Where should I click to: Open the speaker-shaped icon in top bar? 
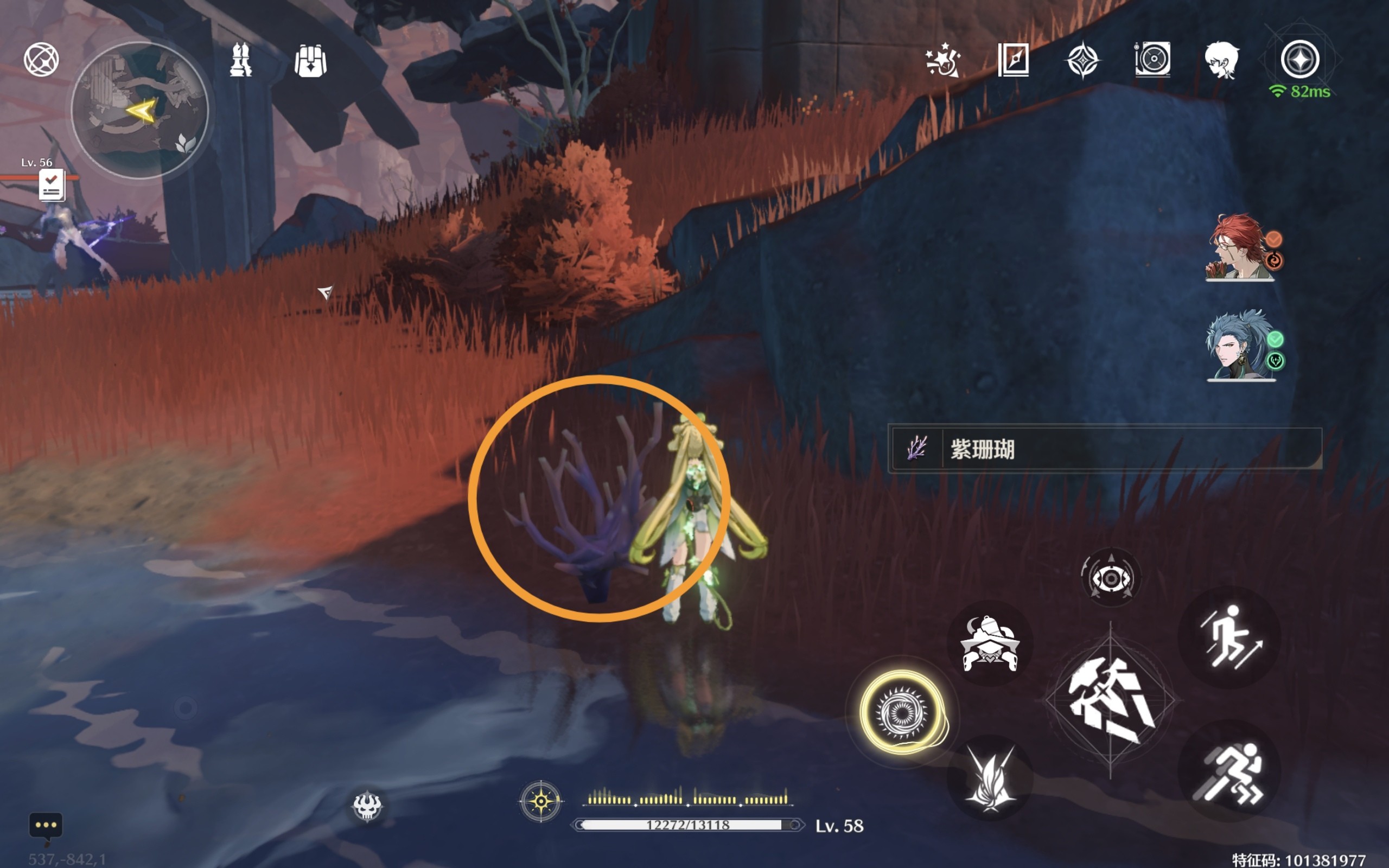(1152, 59)
